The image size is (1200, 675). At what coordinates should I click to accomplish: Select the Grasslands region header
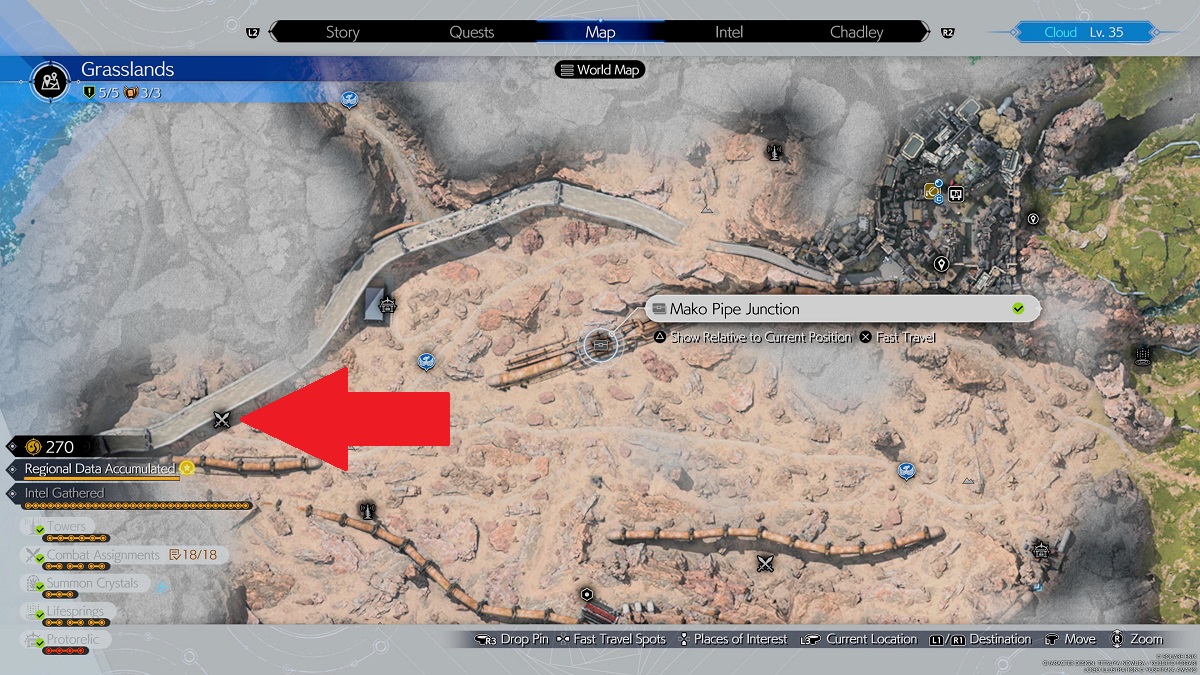pyautogui.click(x=127, y=70)
